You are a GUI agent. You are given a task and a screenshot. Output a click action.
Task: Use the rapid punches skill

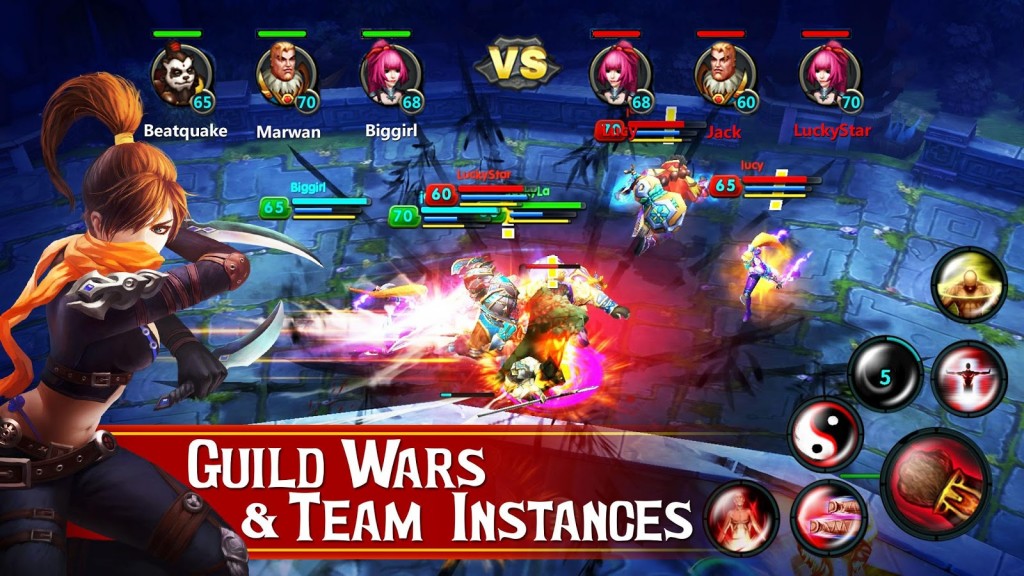(x=828, y=516)
